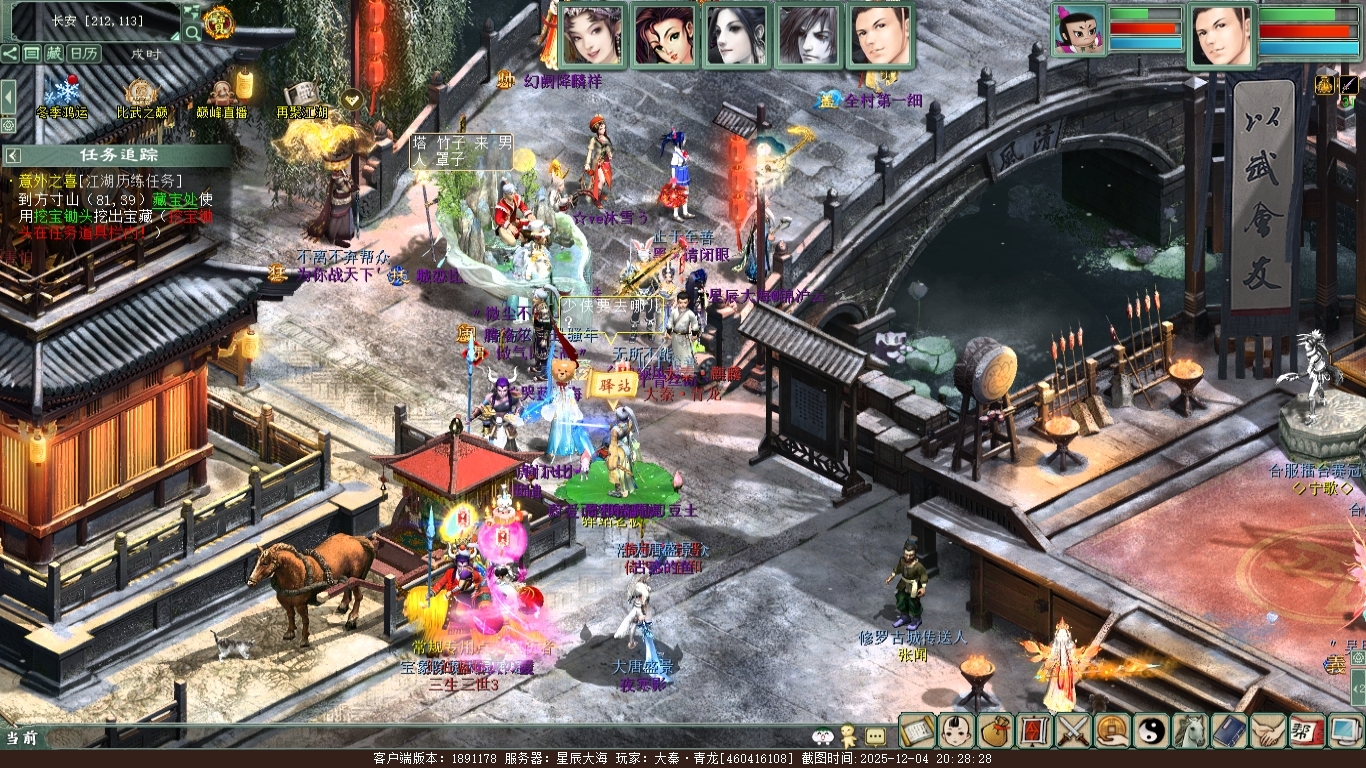The height and width of the screenshot is (768, 1366).
Task: Select the first team member portrait
Action: [x=593, y=35]
